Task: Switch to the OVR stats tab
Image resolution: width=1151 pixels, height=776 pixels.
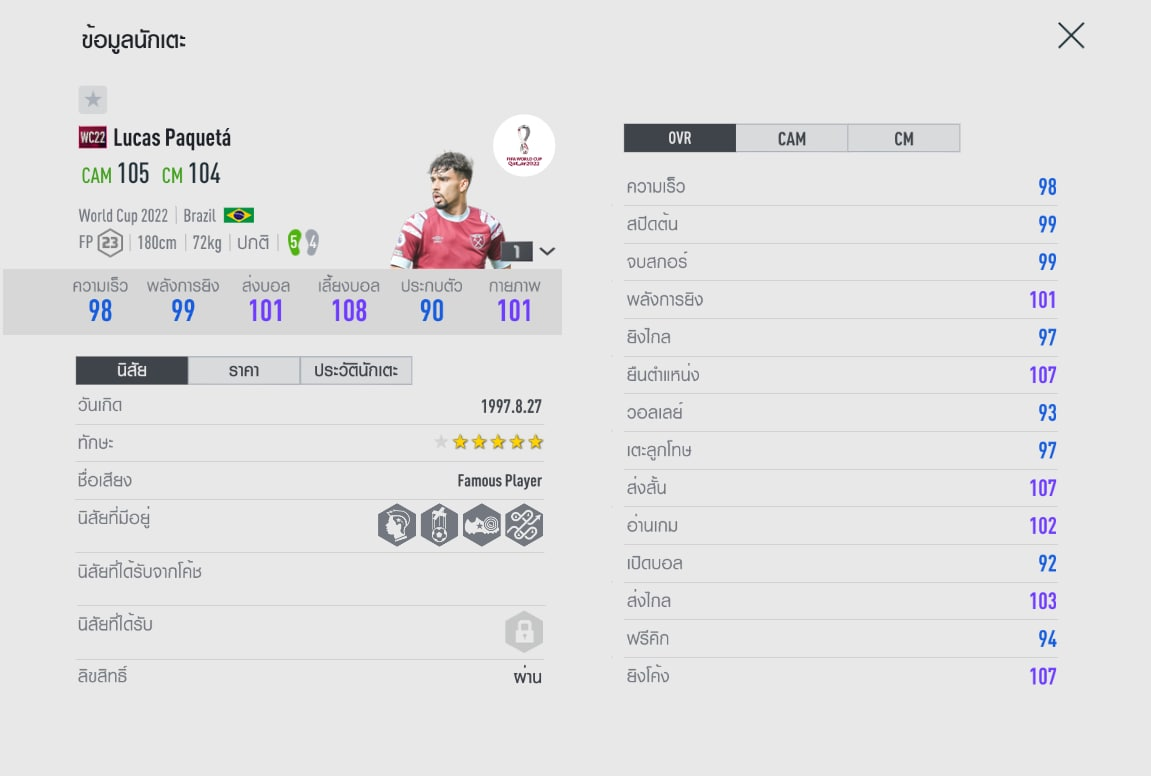Action: 680,139
